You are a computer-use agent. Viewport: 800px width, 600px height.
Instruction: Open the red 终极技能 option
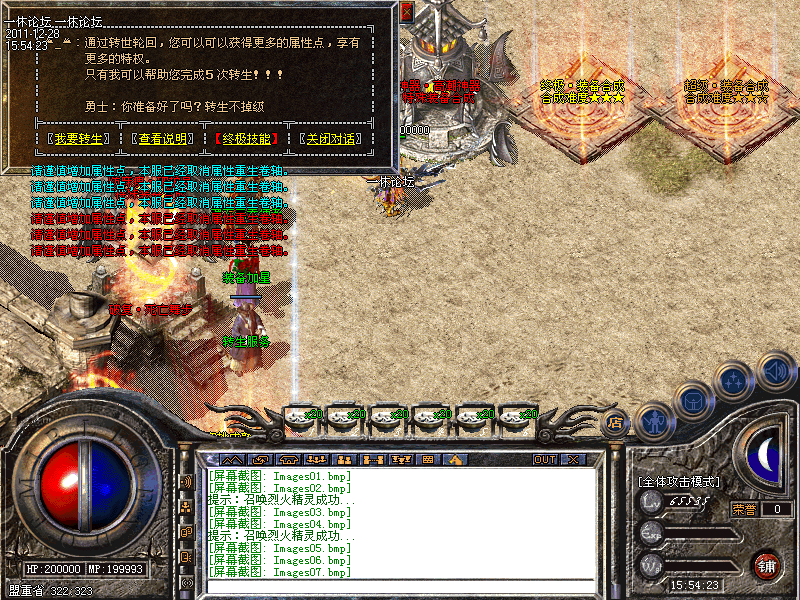(246, 139)
